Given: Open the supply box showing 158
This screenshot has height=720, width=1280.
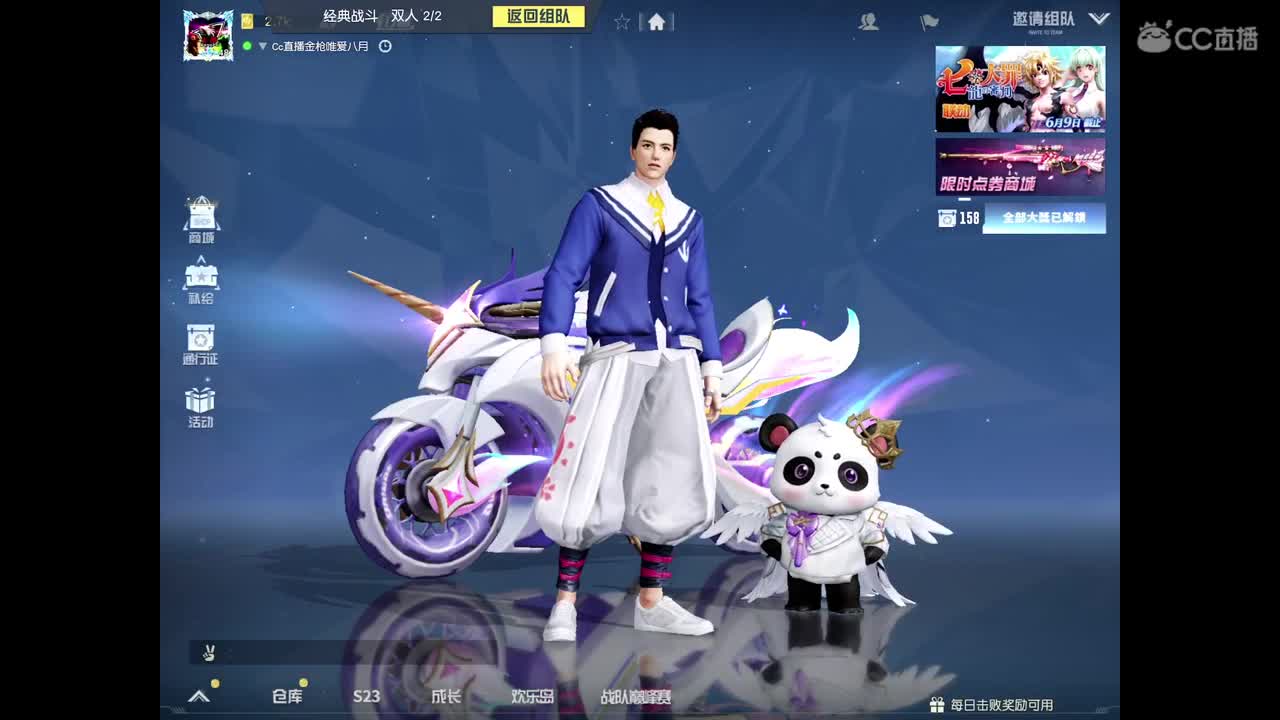Looking at the screenshot, I should coord(947,216).
